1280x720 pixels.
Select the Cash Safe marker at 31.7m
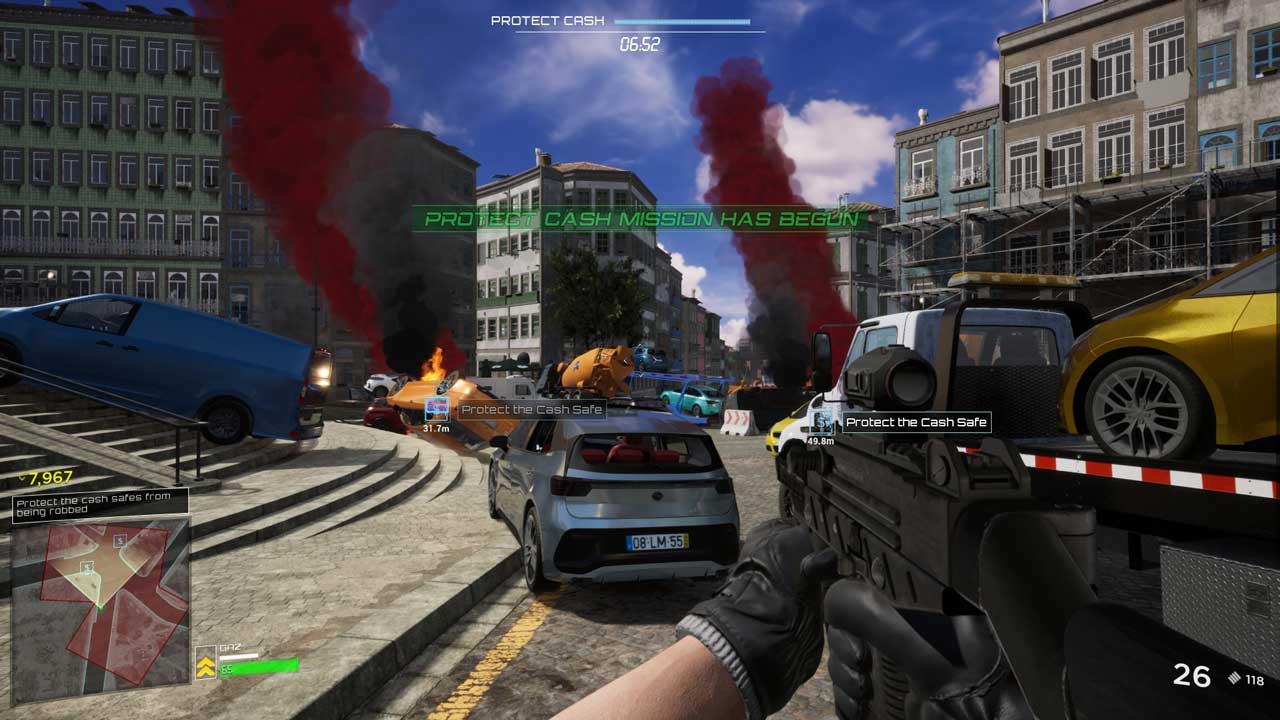[x=437, y=408]
